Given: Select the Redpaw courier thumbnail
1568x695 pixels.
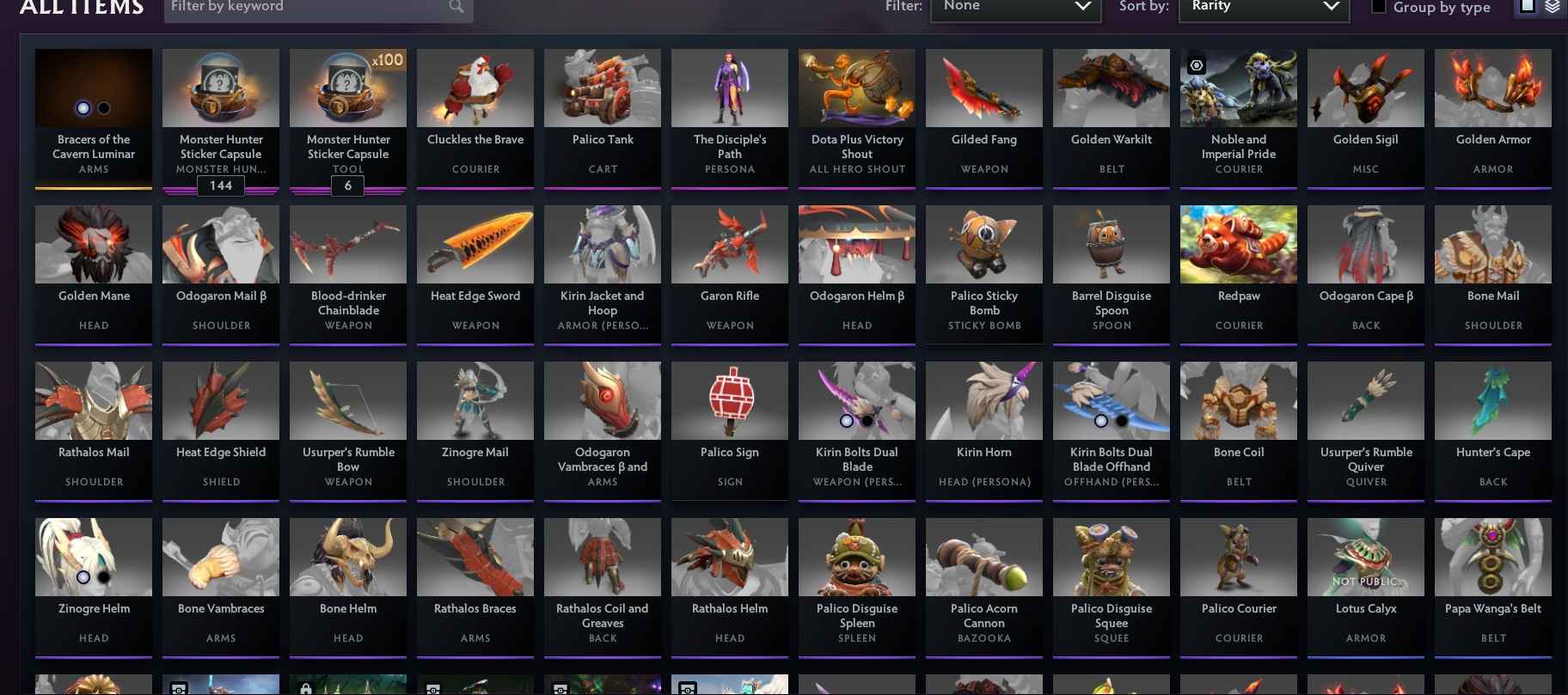Looking at the screenshot, I should (x=1238, y=244).
